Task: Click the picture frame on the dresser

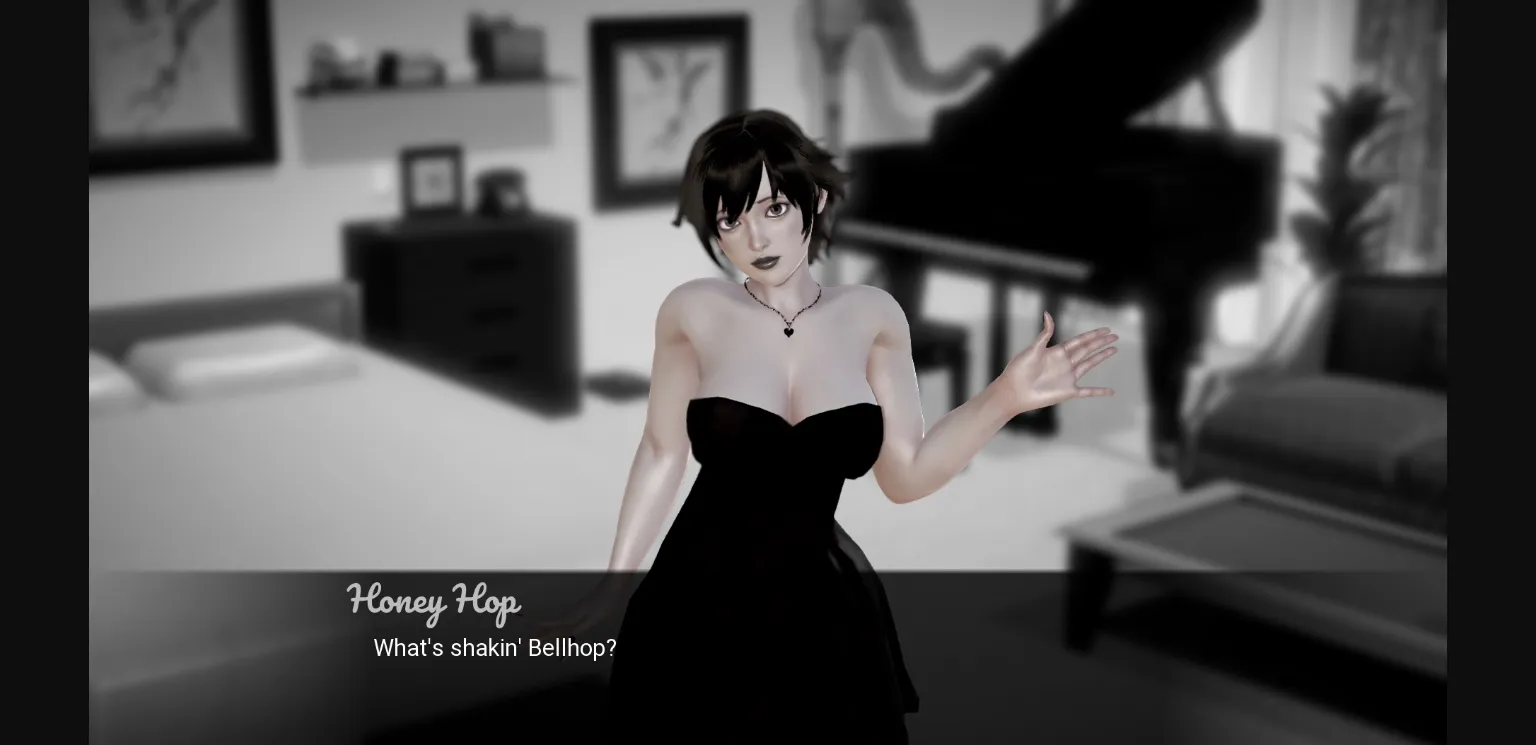Action: tap(432, 180)
